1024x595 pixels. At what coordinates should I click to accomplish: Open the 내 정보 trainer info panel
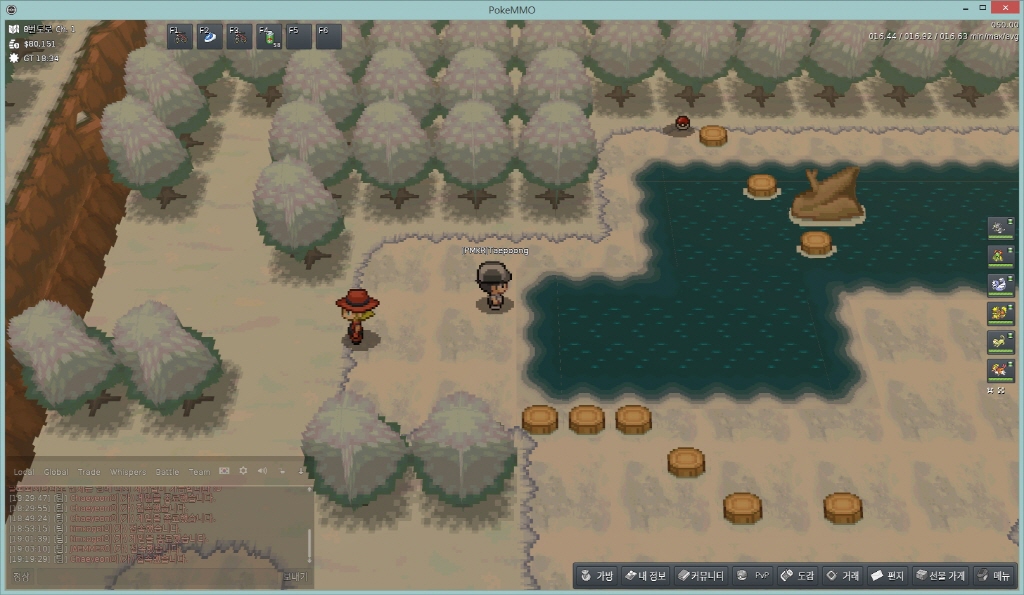tap(644, 576)
